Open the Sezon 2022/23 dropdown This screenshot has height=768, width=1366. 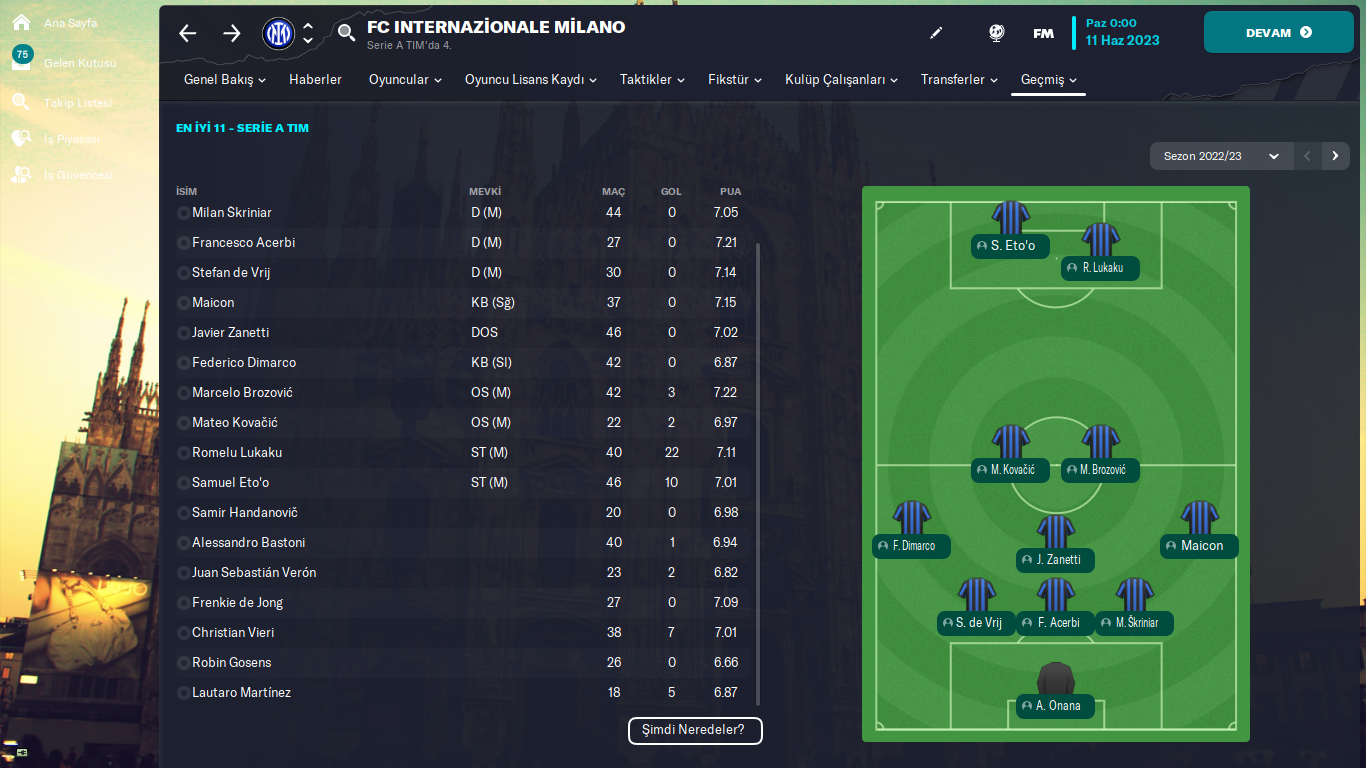tap(1220, 156)
